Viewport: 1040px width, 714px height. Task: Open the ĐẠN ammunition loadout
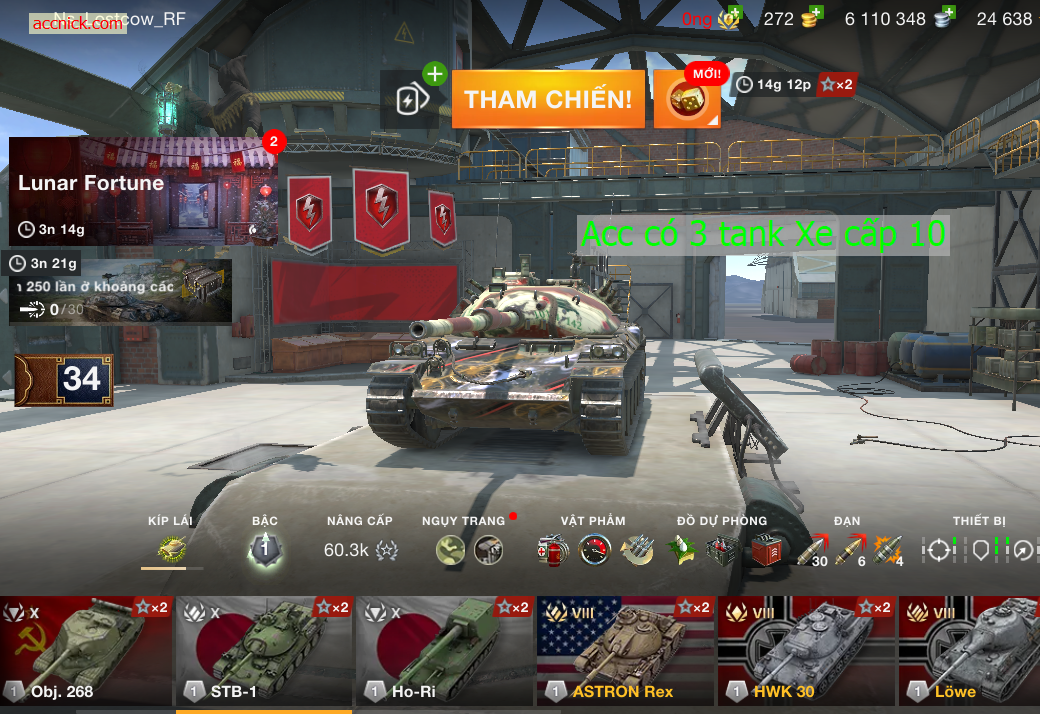point(847,548)
